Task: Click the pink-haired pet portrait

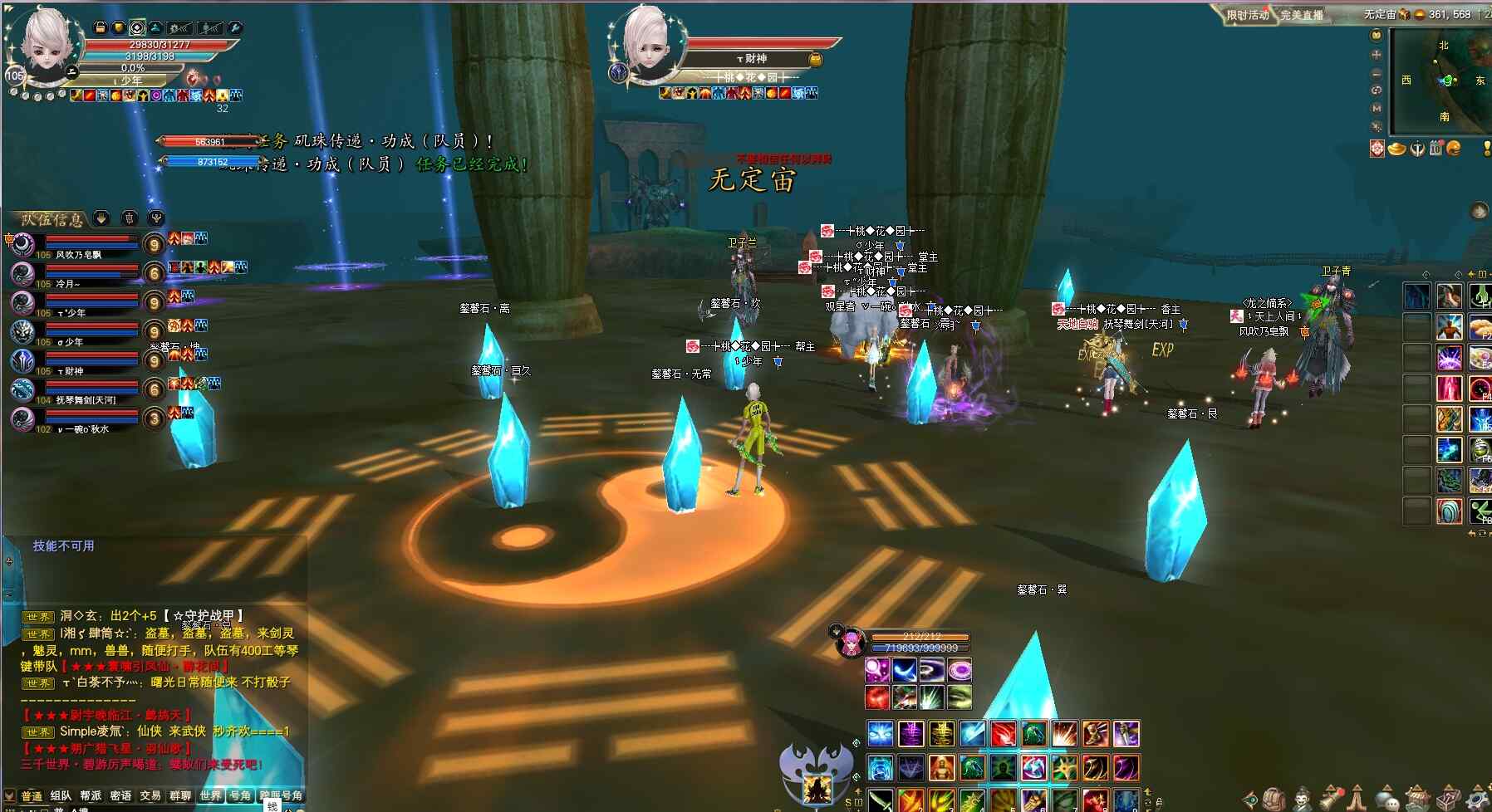Action: [850, 643]
